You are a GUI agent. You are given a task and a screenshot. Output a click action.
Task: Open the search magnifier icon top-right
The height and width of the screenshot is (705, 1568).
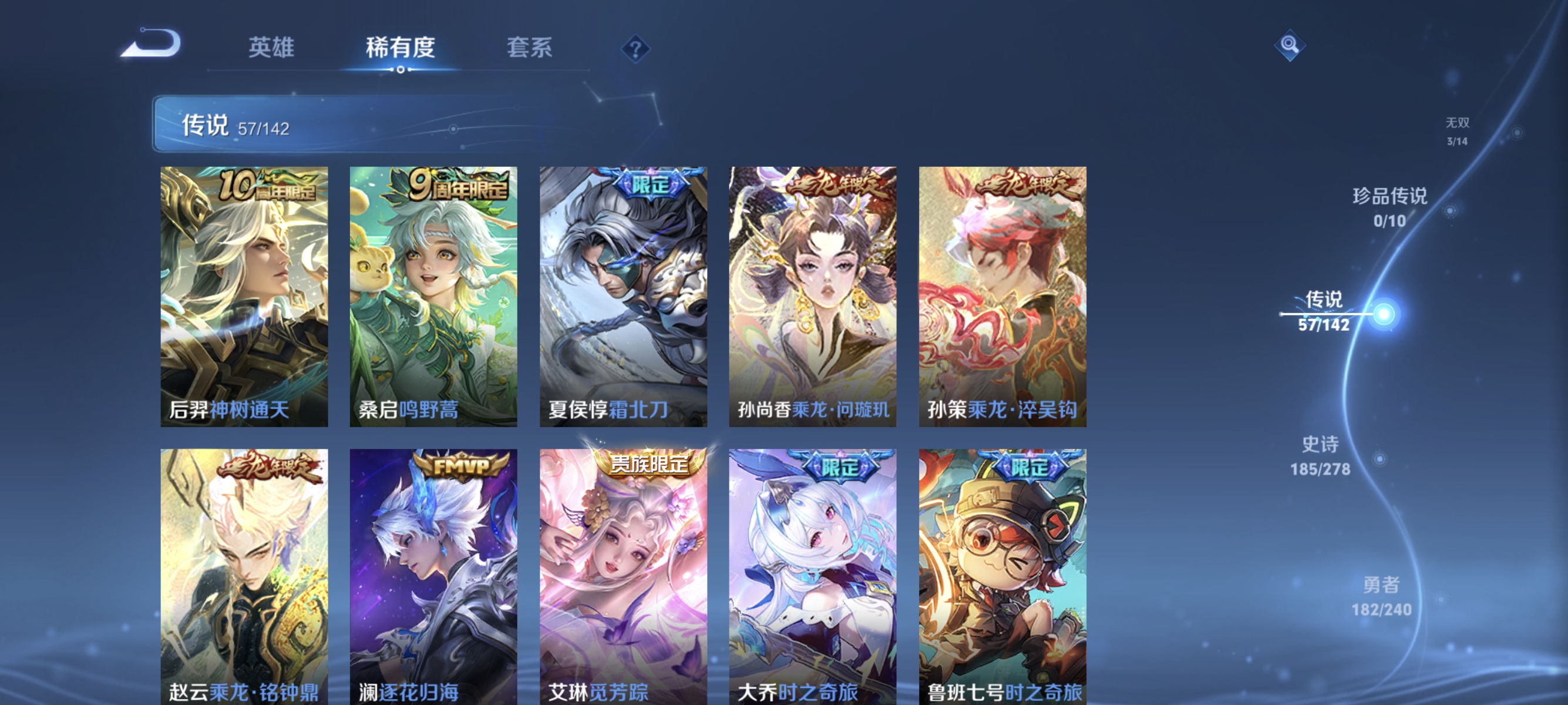pos(1290,46)
